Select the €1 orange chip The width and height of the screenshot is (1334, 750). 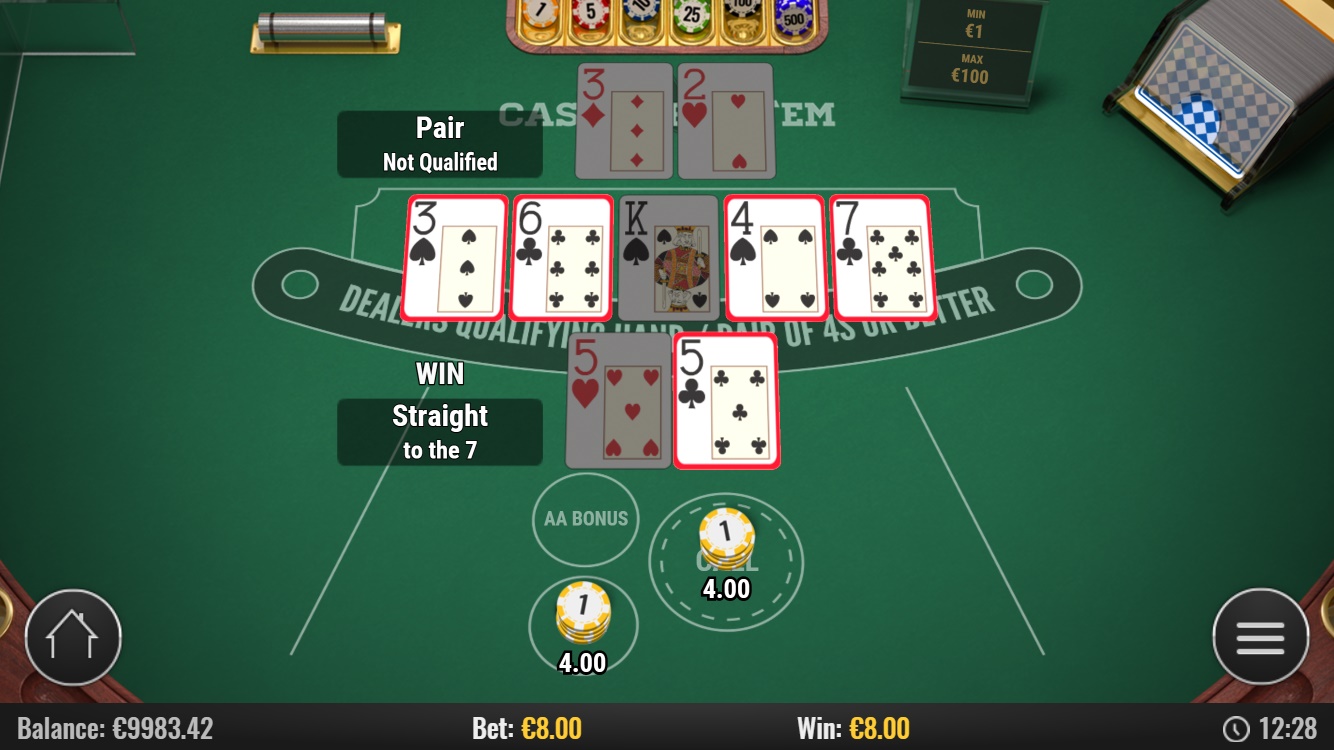pos(539,12)
